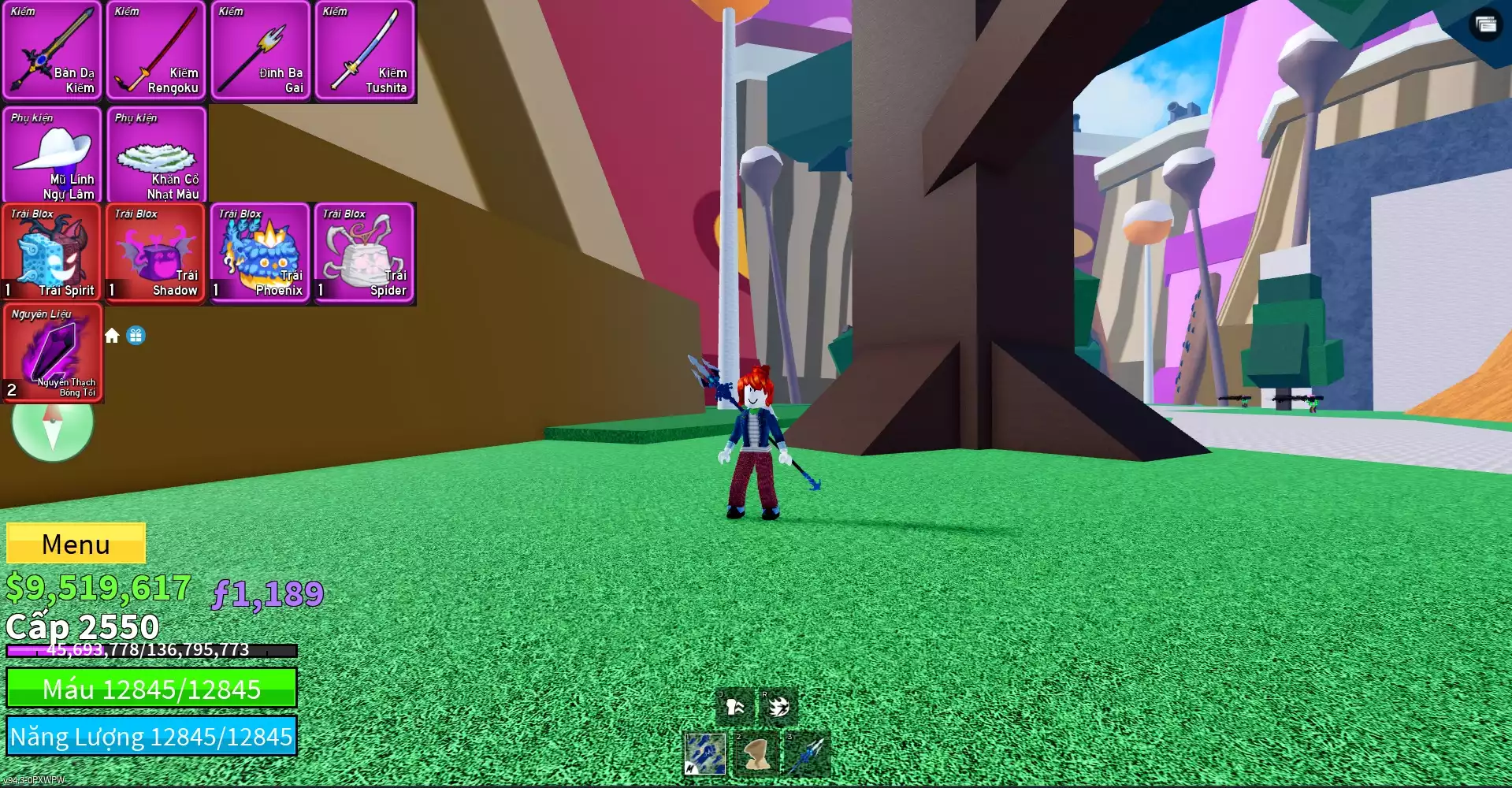Select the Mũ Lính Ngự Lâm hat accessory
Screen dimensions: 1512x788
52,155
